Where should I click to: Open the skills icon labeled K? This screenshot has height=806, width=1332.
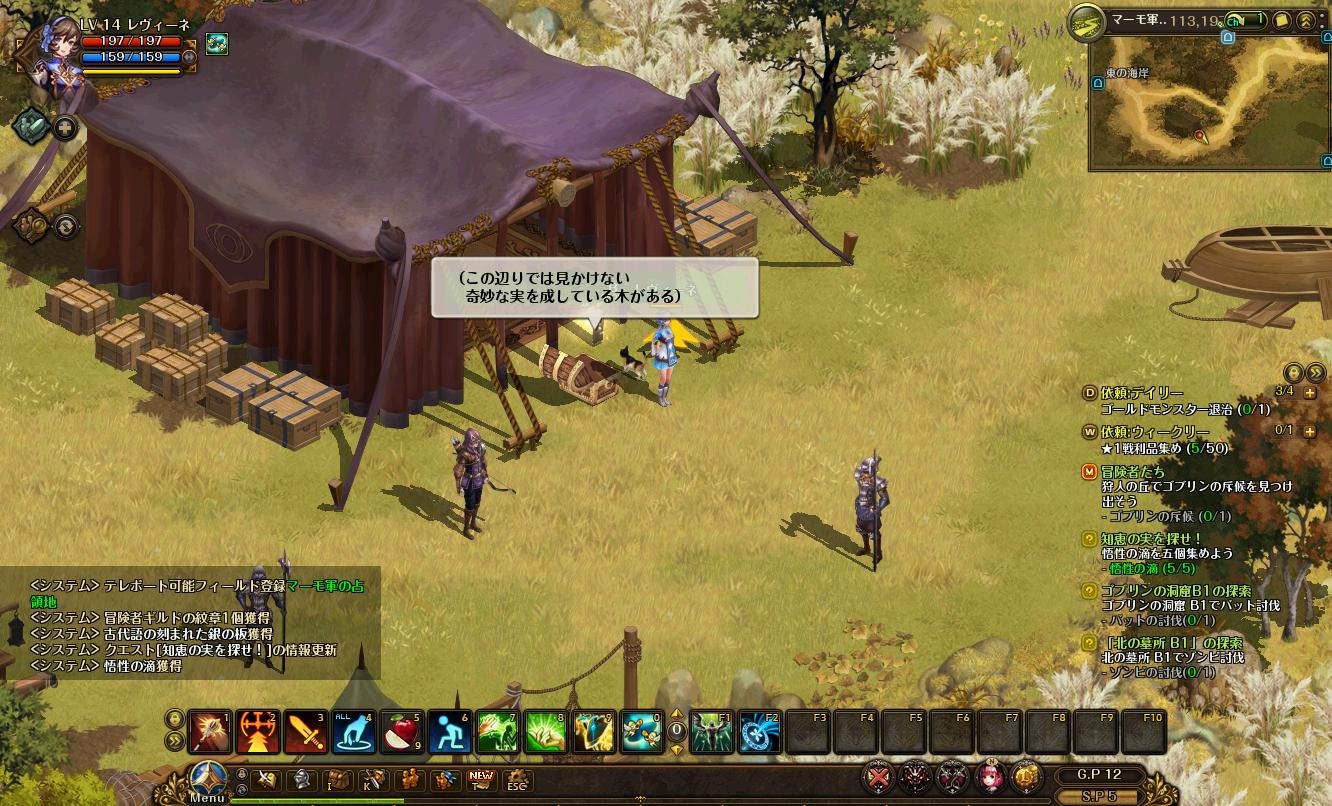click(x=373, y=780)
